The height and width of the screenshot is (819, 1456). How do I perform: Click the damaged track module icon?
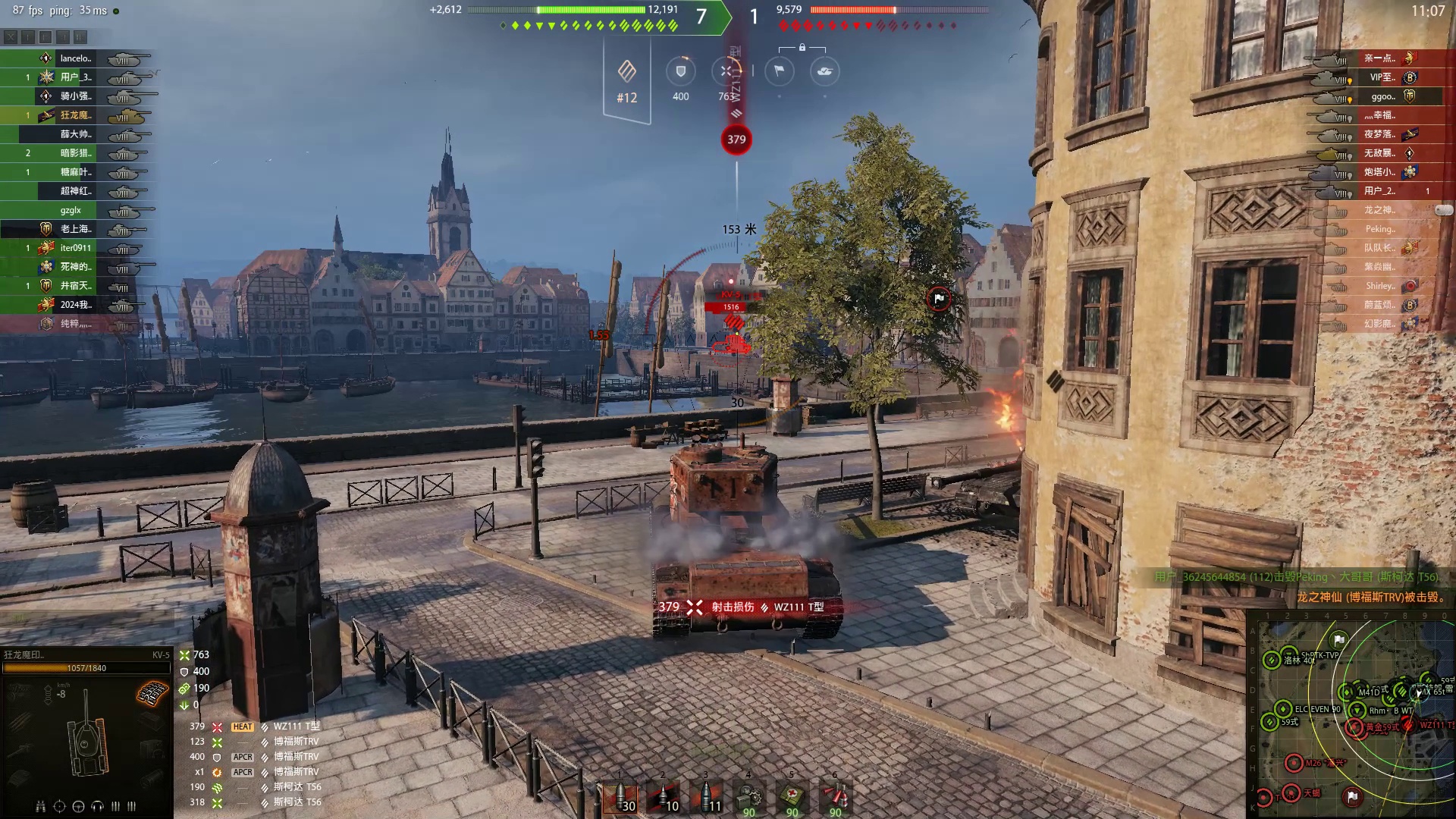[152, 692]
